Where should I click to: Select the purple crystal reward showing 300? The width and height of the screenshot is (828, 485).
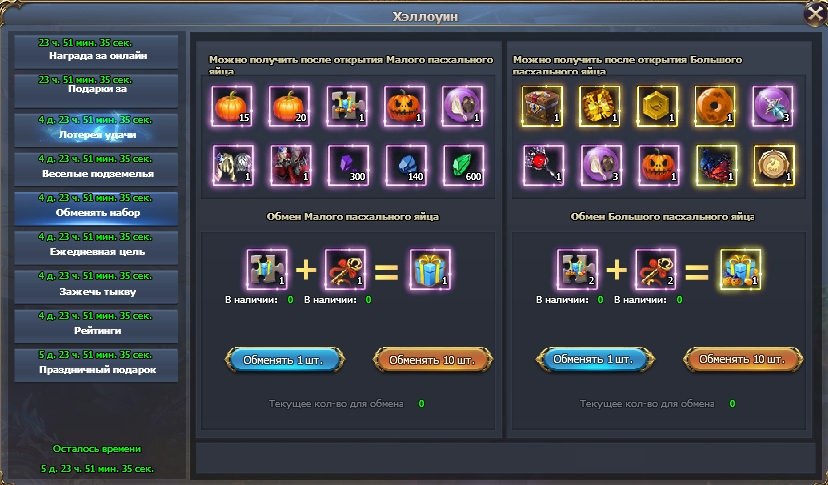(347, 163)
